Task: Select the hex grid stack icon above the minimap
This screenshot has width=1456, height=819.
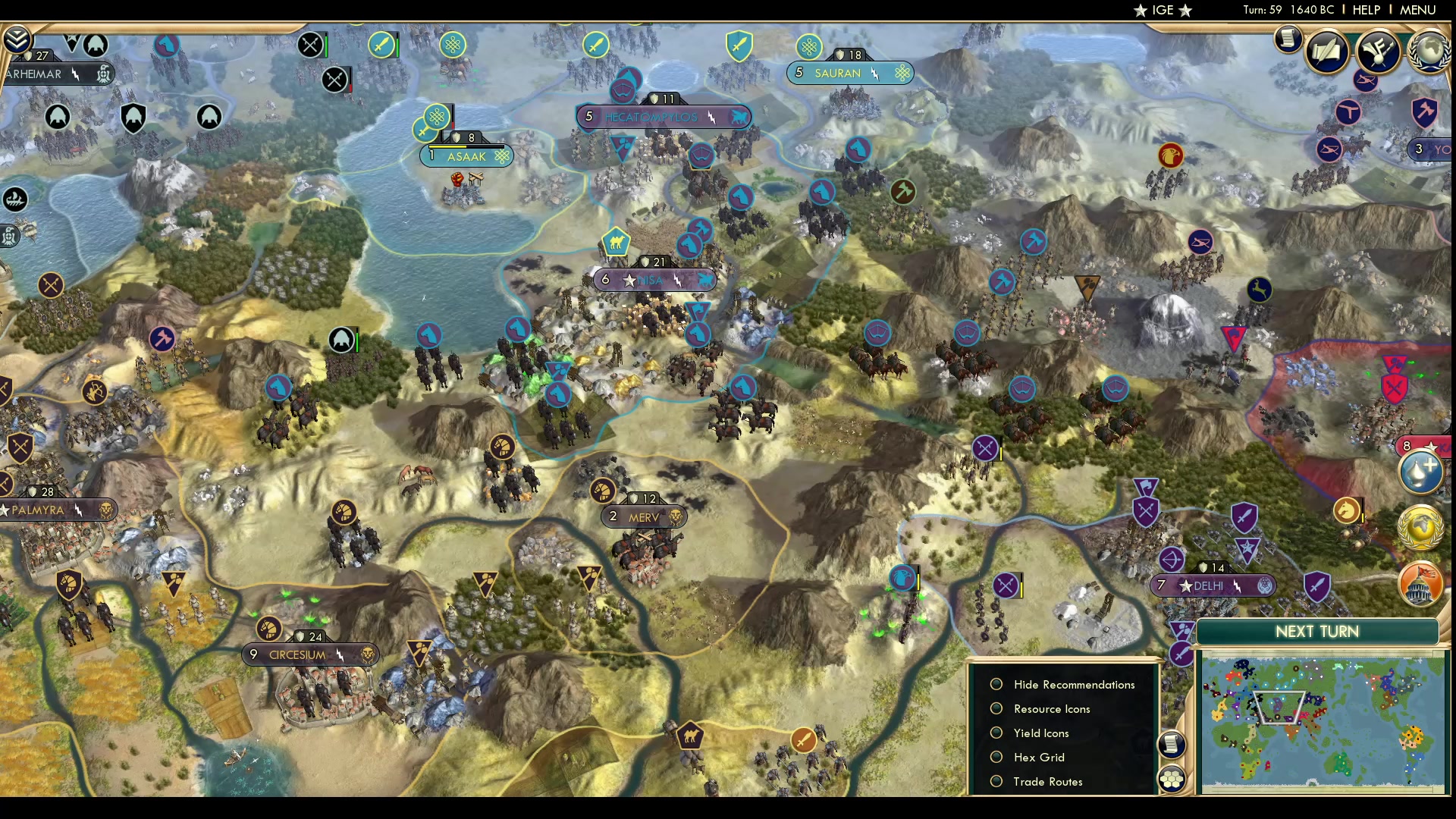Action: coord(1172,779)
